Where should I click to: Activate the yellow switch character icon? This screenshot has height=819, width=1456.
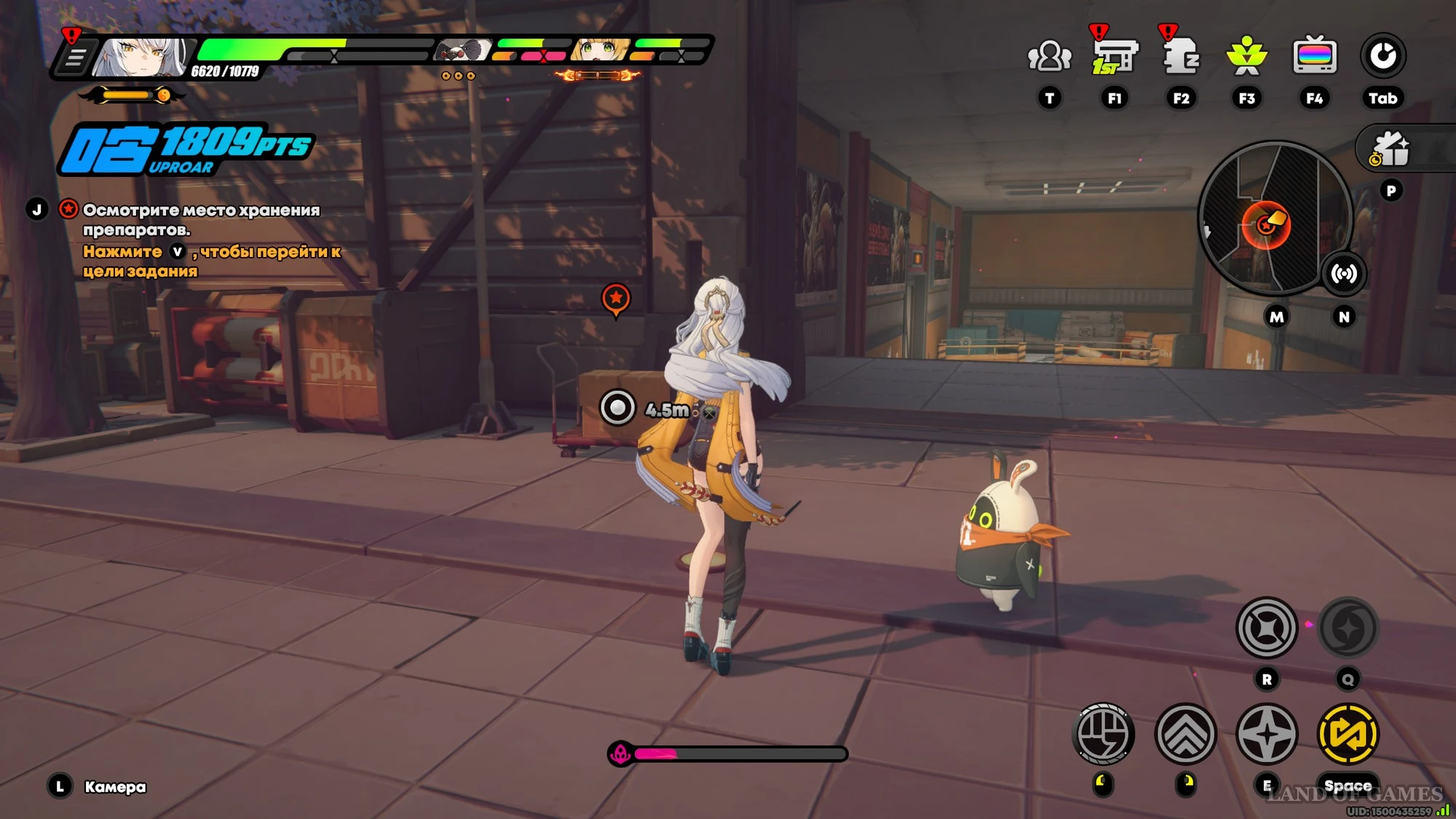tap(1348, 734)
